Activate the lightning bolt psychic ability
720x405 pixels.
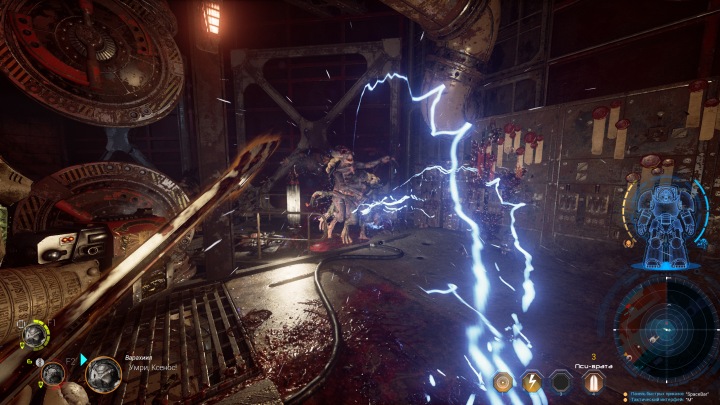coord(534,381)
